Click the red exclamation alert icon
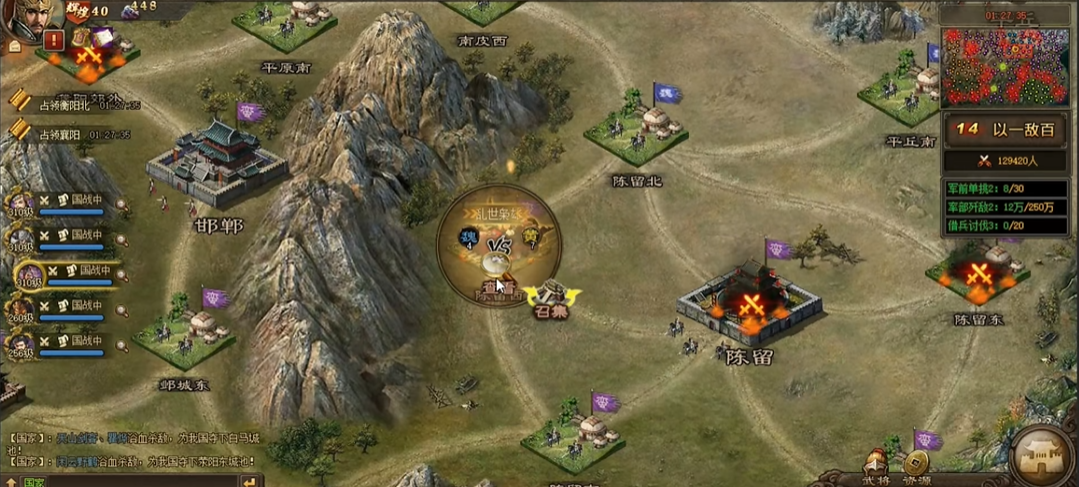Screen dimensions: 1079x487 (x=53, y=40)
